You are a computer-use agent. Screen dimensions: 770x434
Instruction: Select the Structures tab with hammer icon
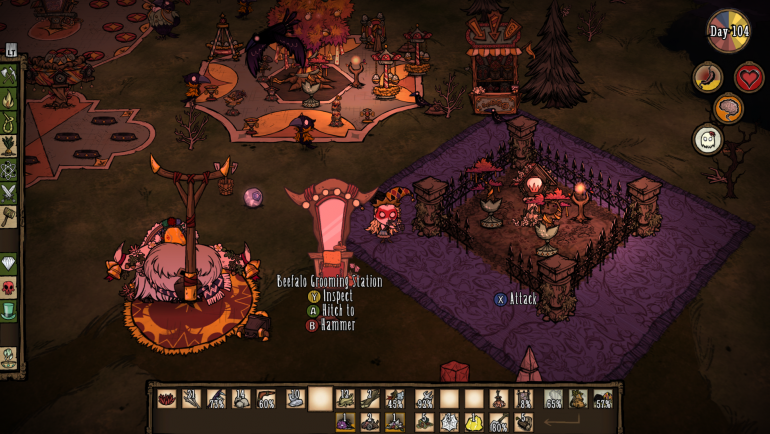point(9,217)
